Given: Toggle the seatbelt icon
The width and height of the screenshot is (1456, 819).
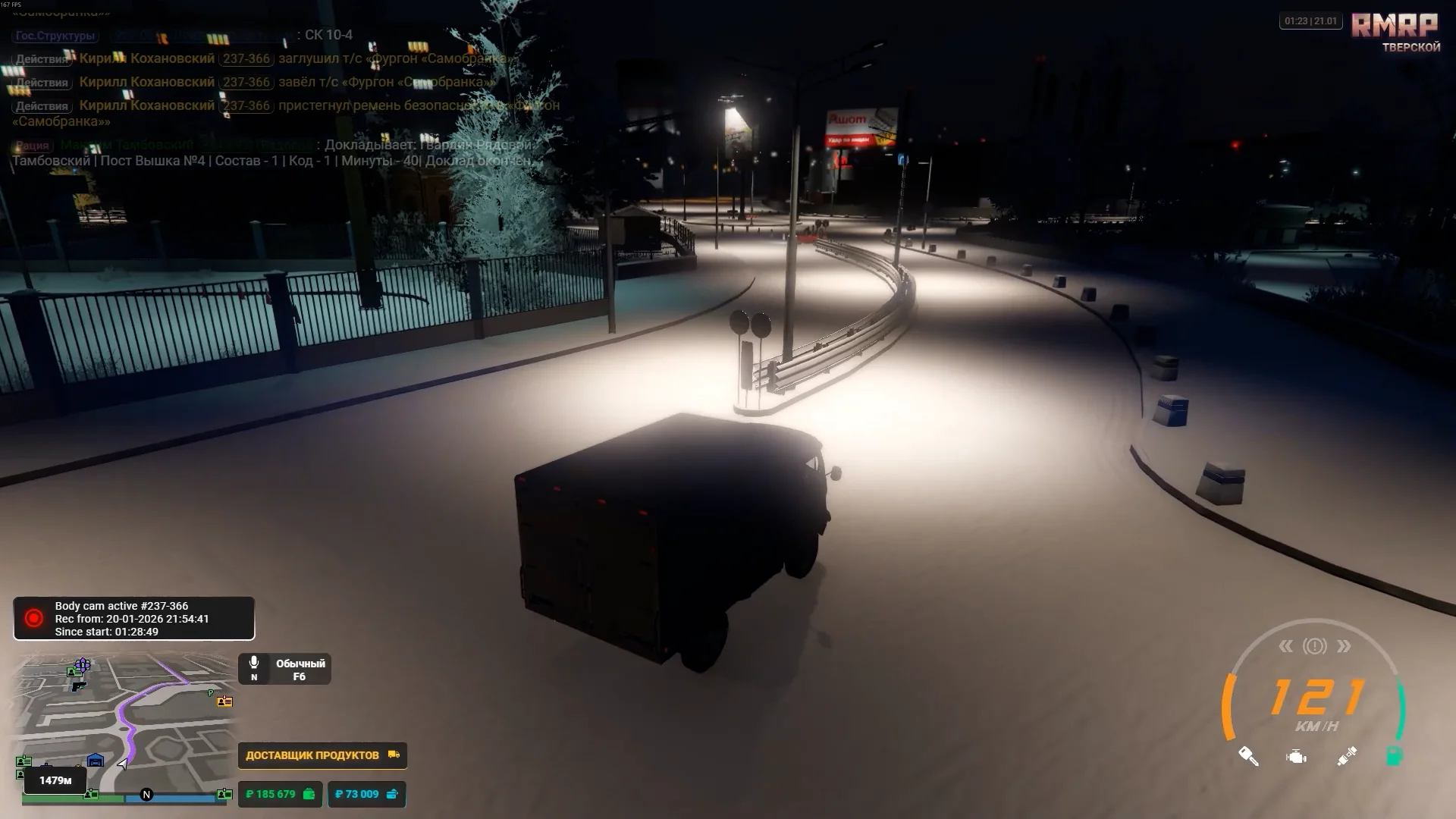Looking at the screenshot, I should 1347,757.
